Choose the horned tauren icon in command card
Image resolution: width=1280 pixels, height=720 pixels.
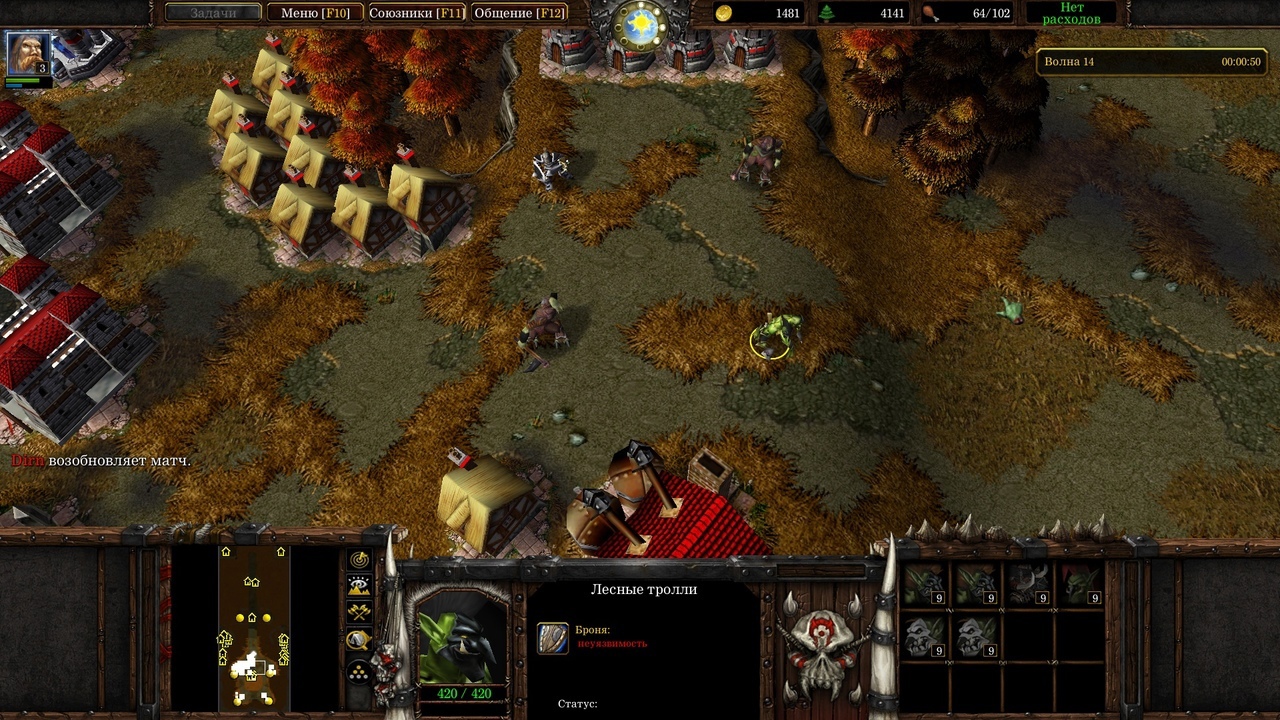[x=1027, y=586]
